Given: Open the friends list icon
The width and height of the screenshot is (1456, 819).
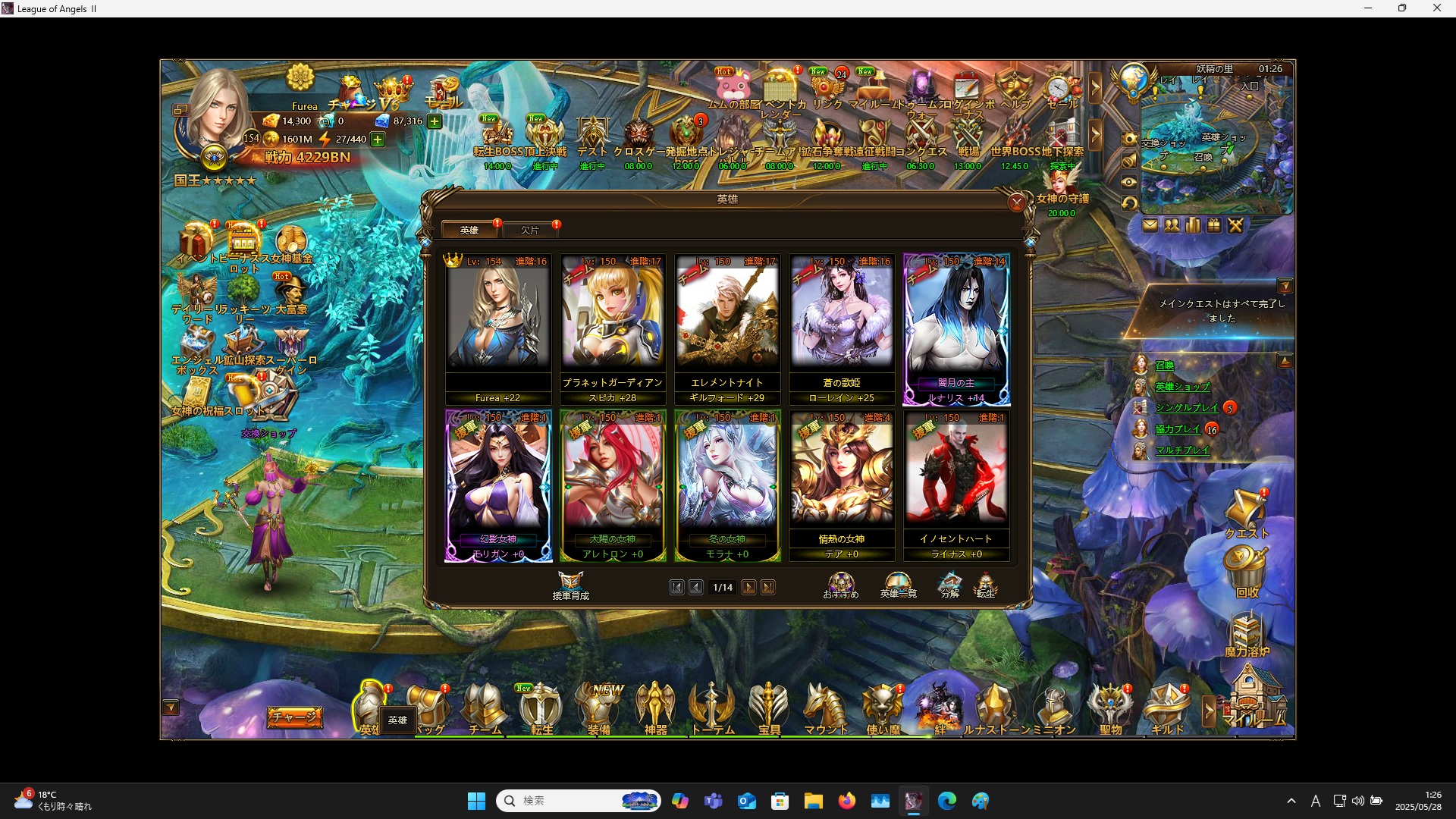Looking at the screenshot, I should click(x=1172, y=225).
